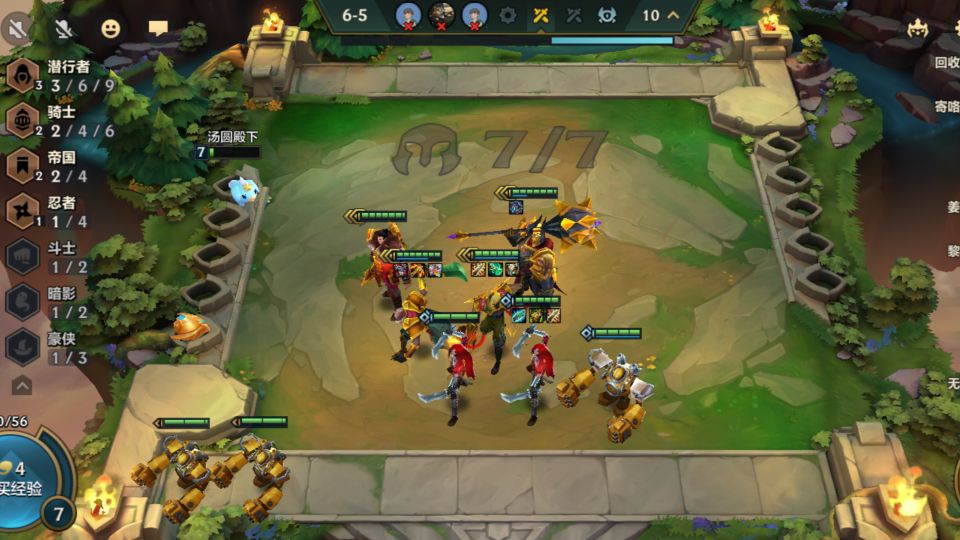Select the 潜行者 trait entry
This screenshot has width=960, height=540.
[x=60, y=76]
